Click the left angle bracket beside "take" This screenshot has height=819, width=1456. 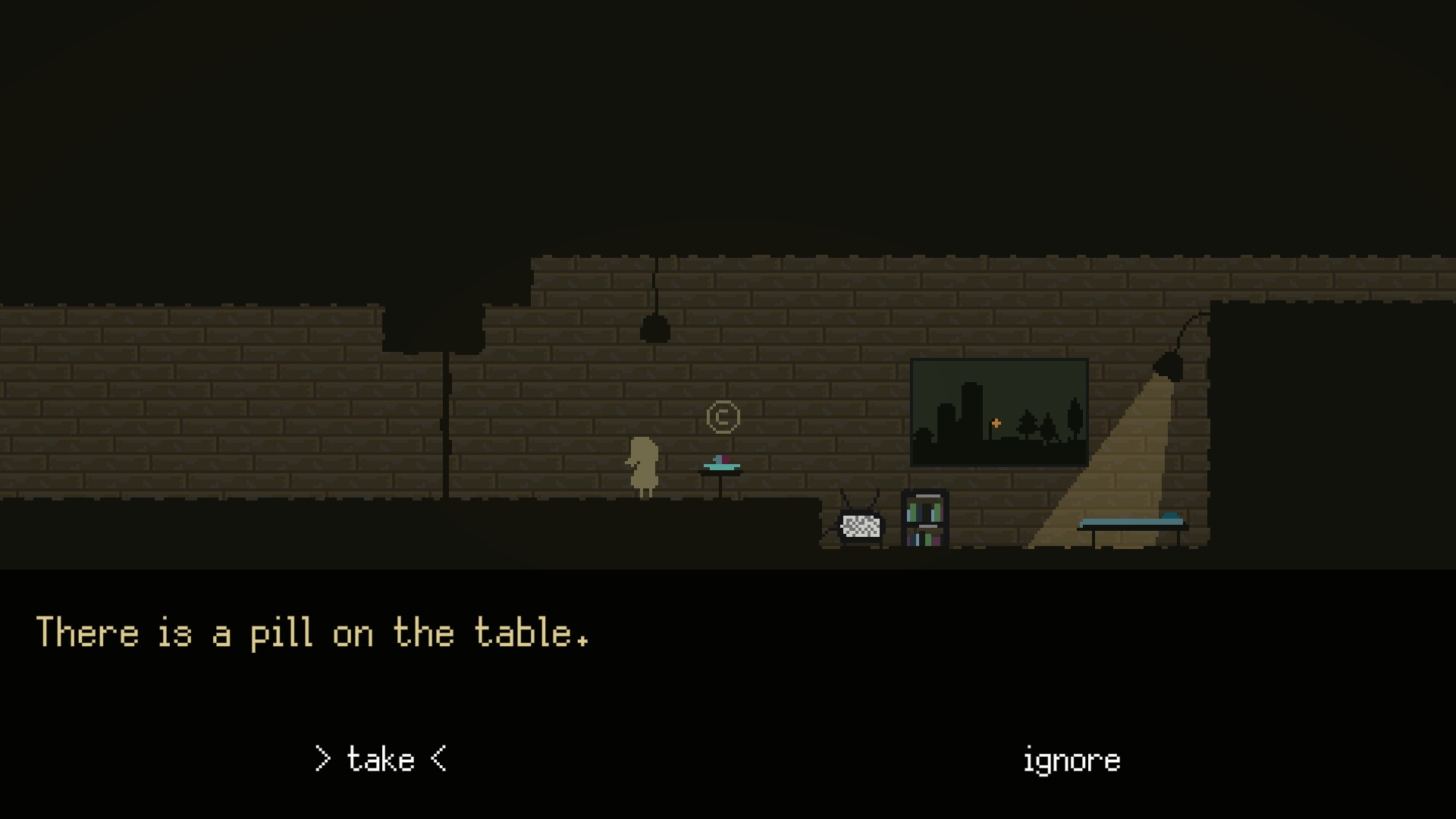click(323, 759)
